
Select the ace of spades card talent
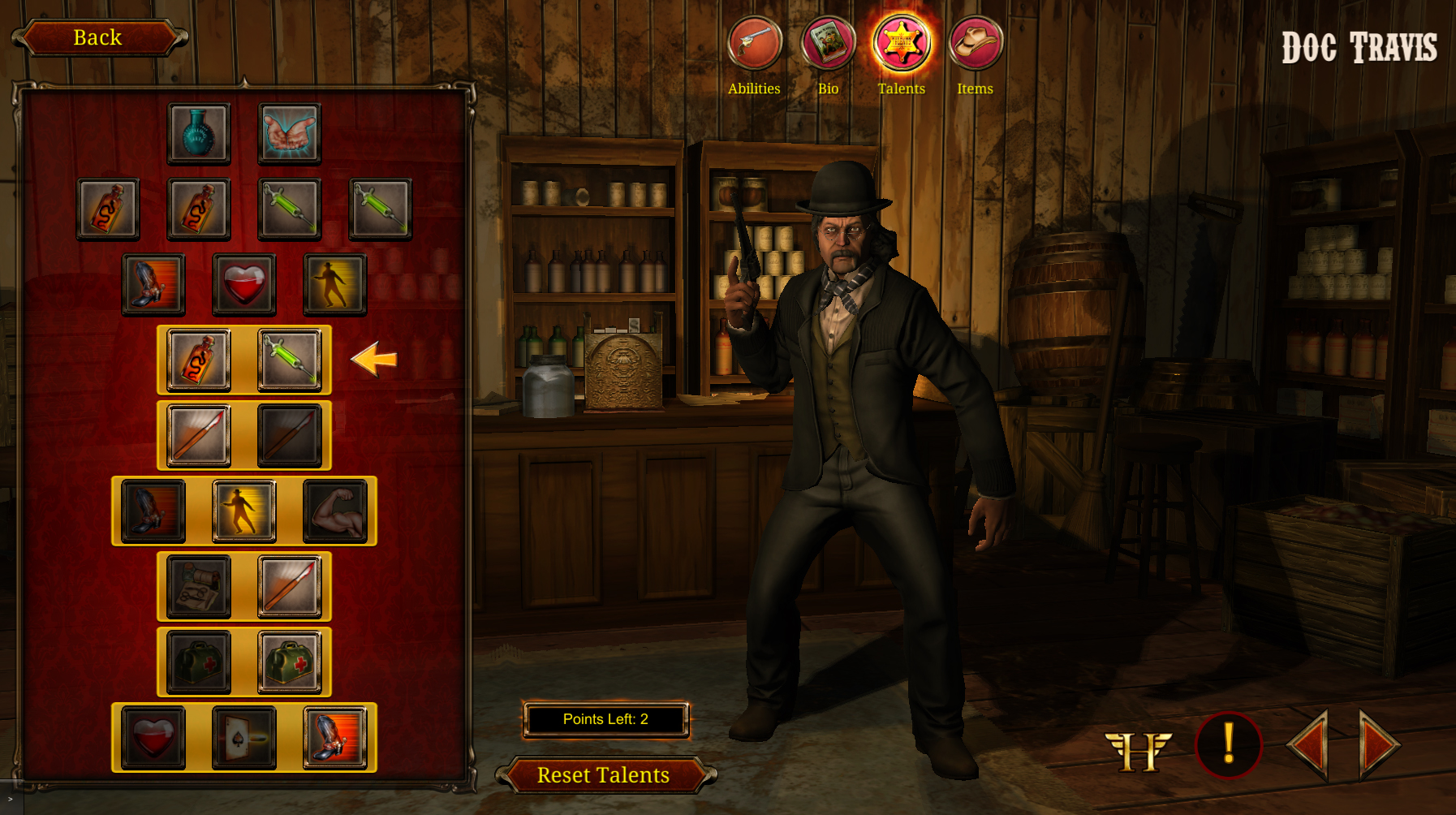[x=244, y=738]
